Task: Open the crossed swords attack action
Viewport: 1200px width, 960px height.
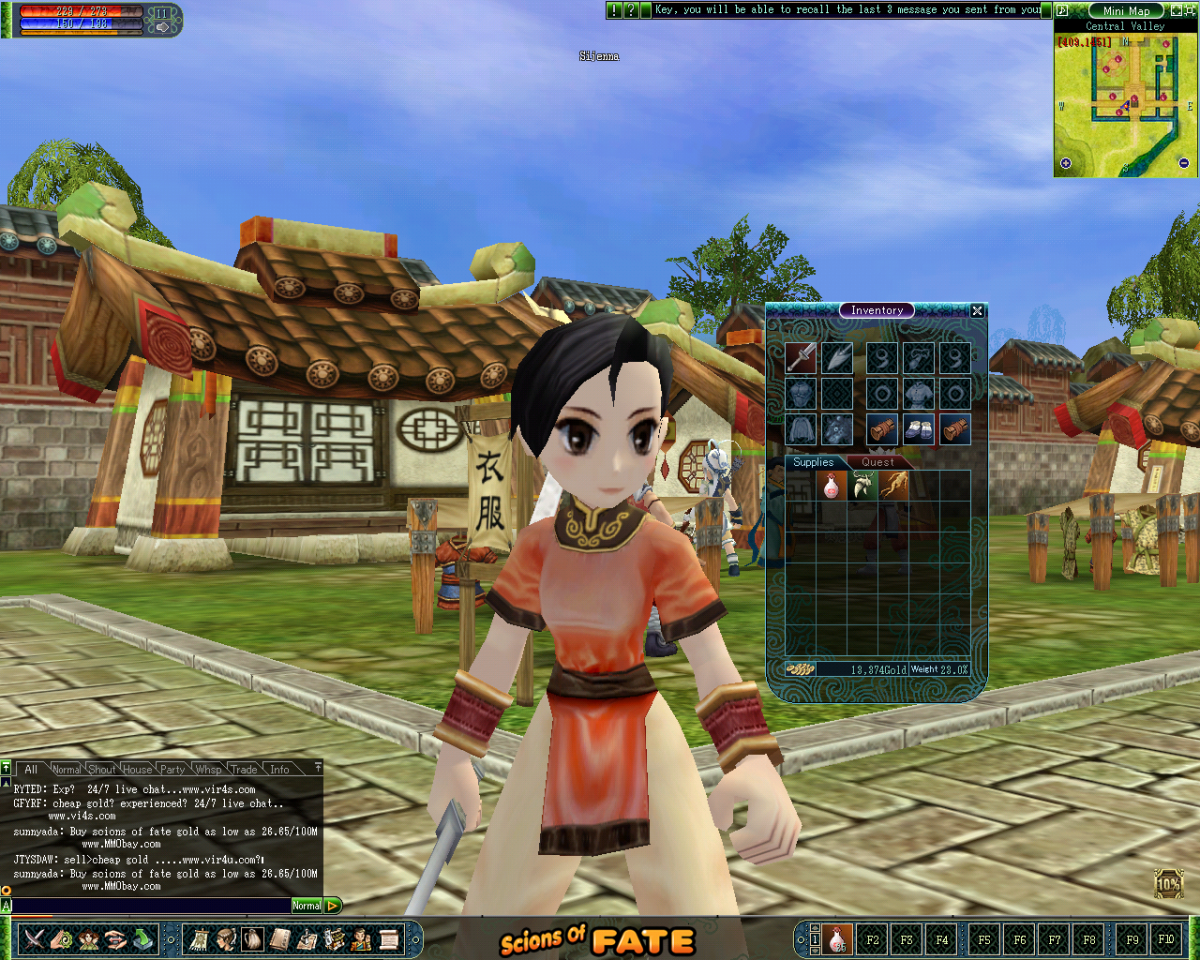Action: tap(36, 939)
